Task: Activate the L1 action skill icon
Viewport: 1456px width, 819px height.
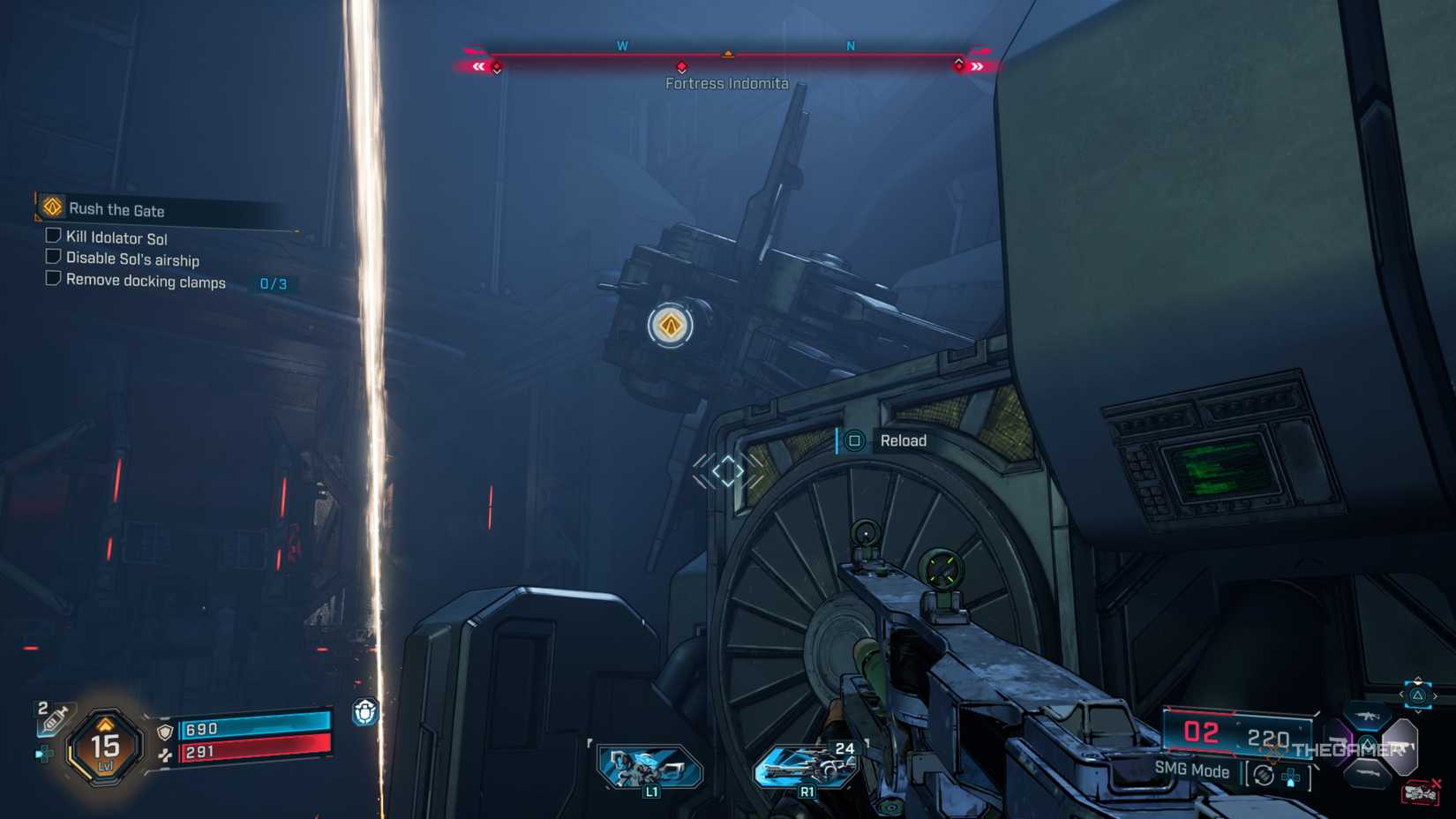Action: click(649, 768)
